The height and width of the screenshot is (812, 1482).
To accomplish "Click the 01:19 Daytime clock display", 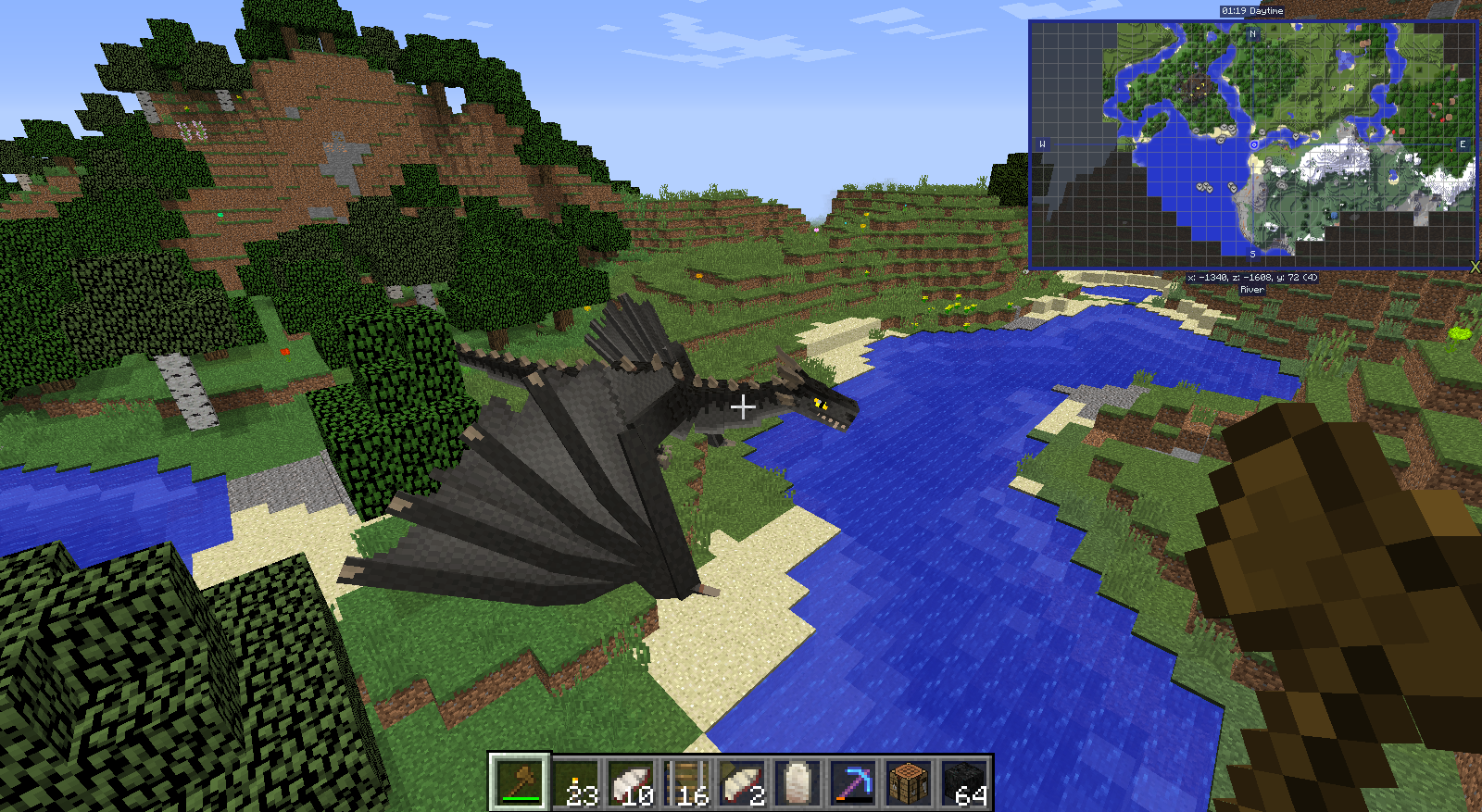I will click(x=1251, y=10).
